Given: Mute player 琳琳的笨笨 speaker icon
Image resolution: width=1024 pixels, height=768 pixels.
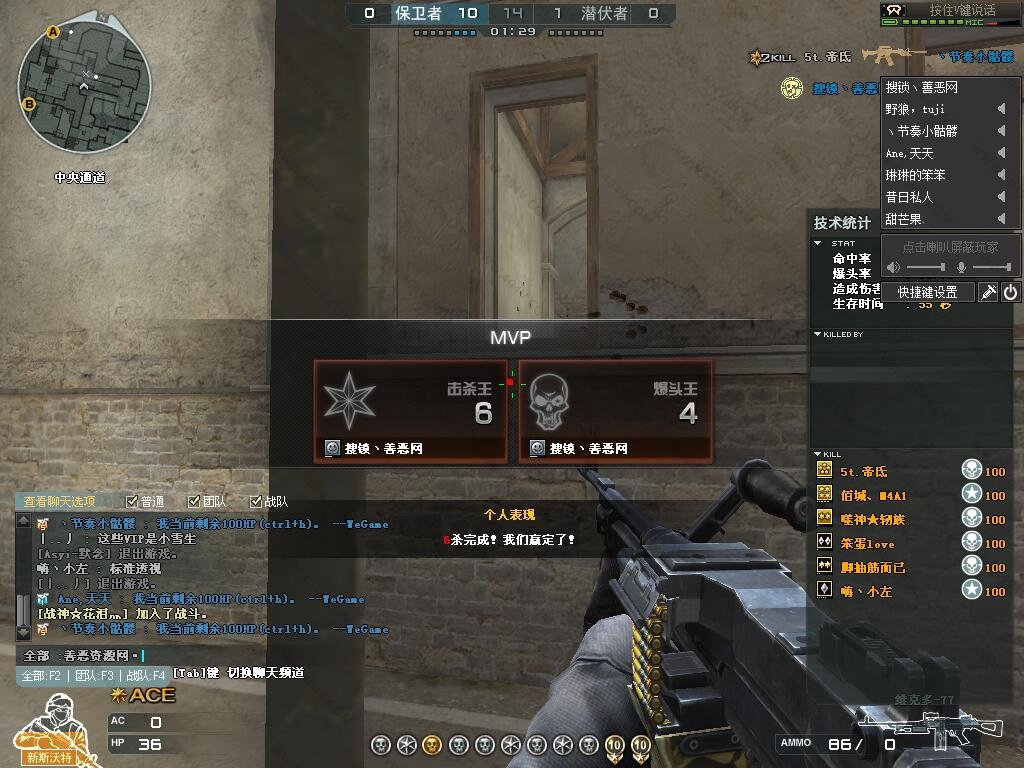Looking at the screenshot, I should point(1001,175).
